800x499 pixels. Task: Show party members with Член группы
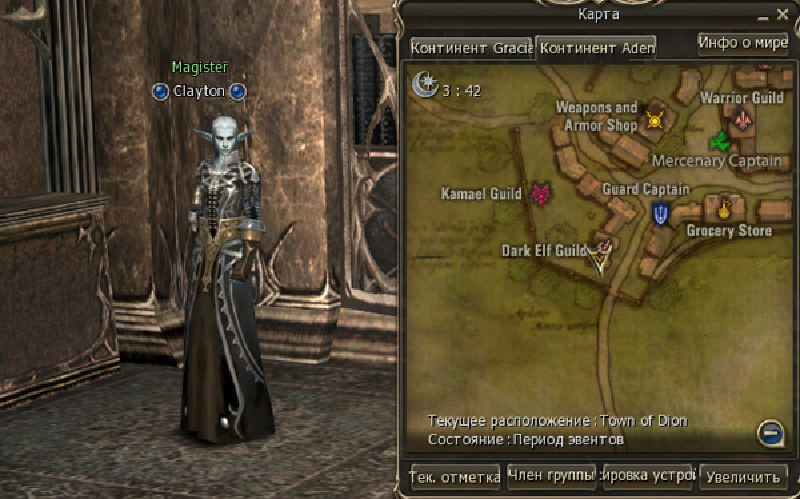click(552, 475)
